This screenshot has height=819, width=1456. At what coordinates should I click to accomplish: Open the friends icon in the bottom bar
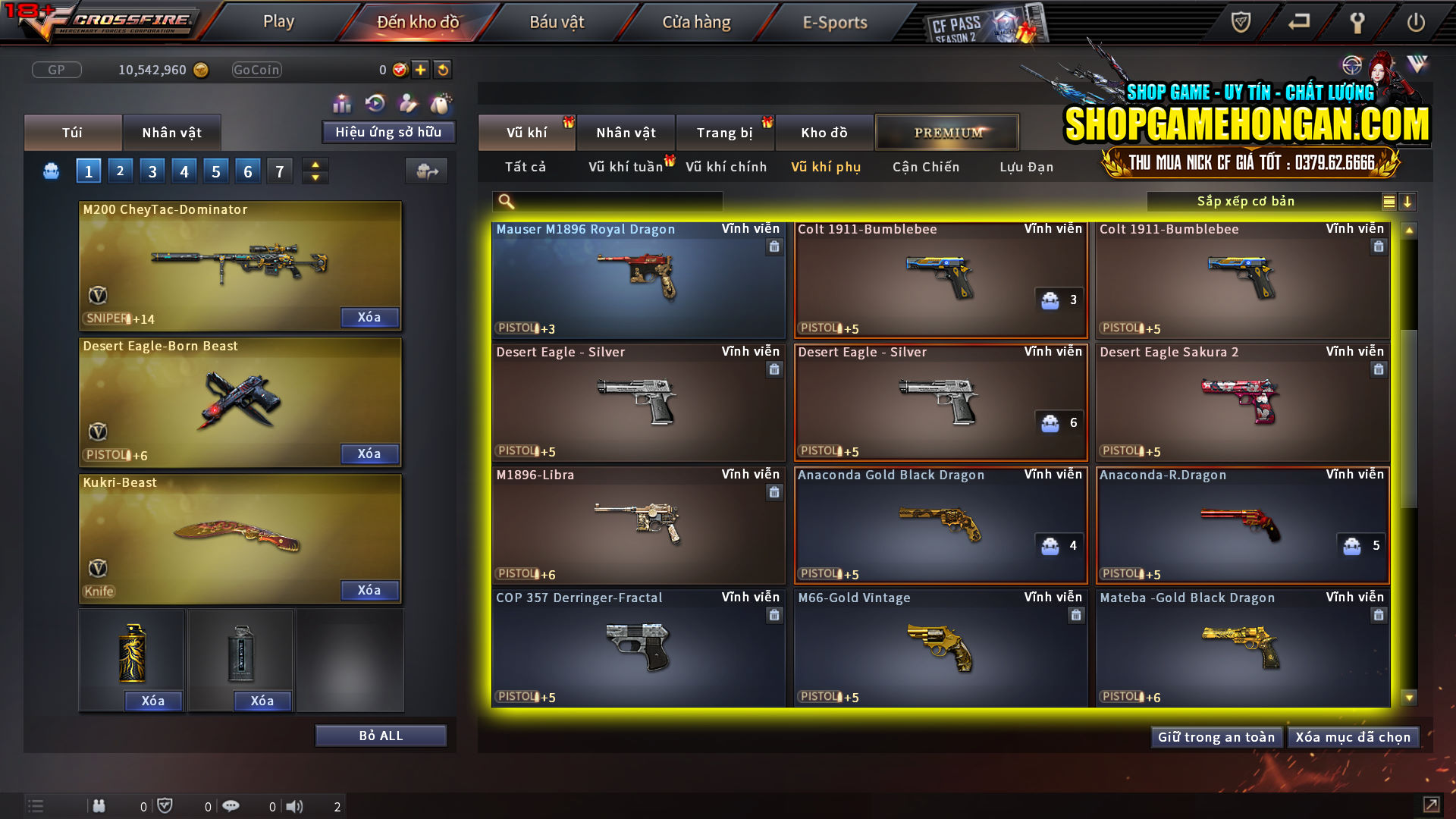point(99,806)
